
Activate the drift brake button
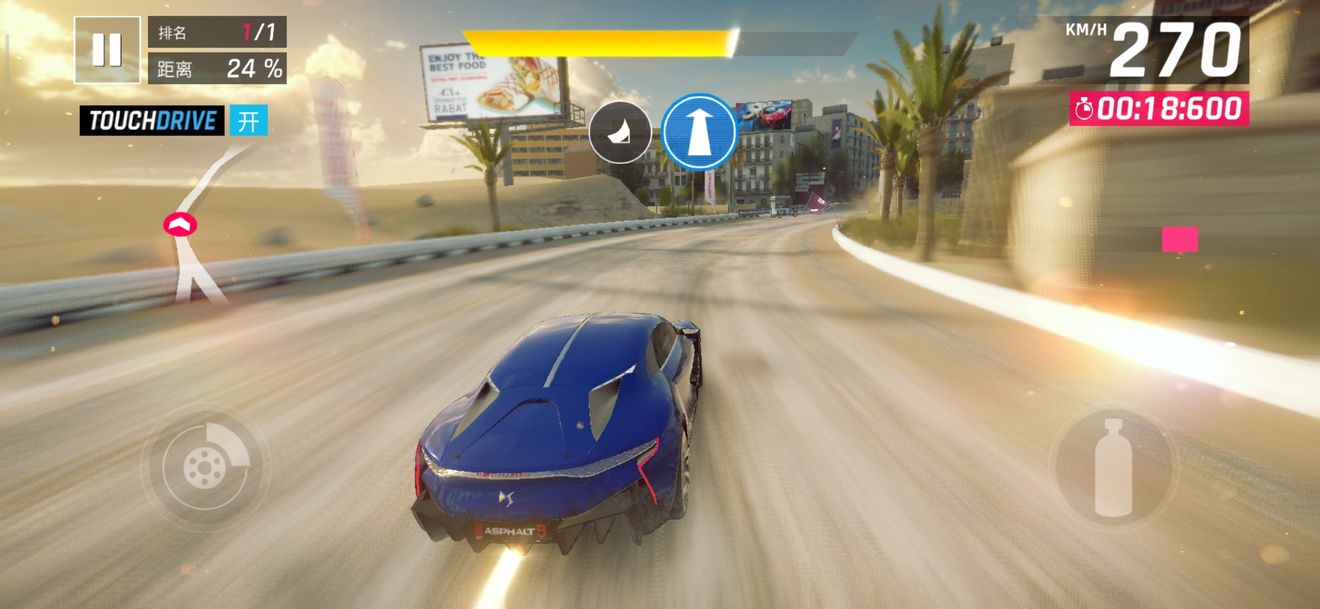[204, 467]
